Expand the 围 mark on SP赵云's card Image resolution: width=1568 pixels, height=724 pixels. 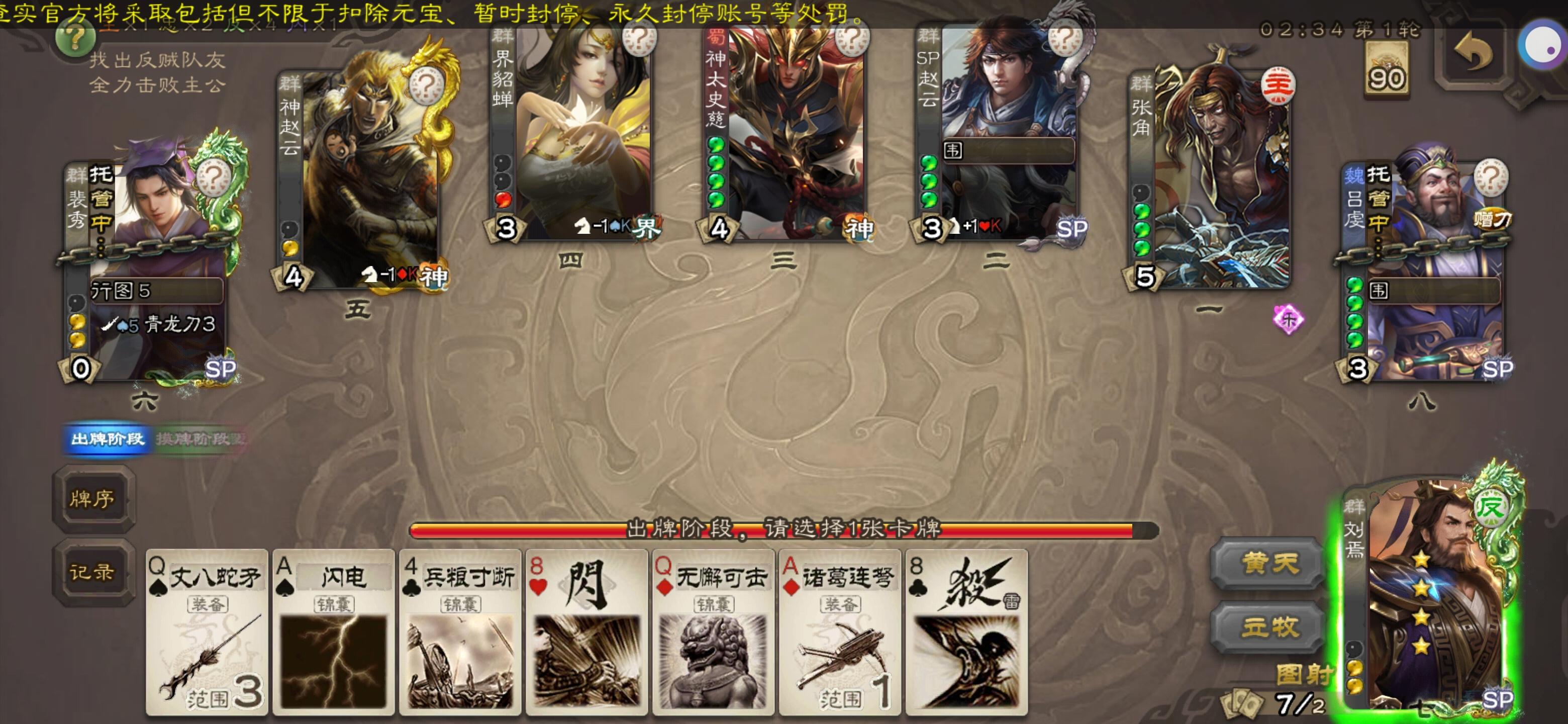click(954, 150)
